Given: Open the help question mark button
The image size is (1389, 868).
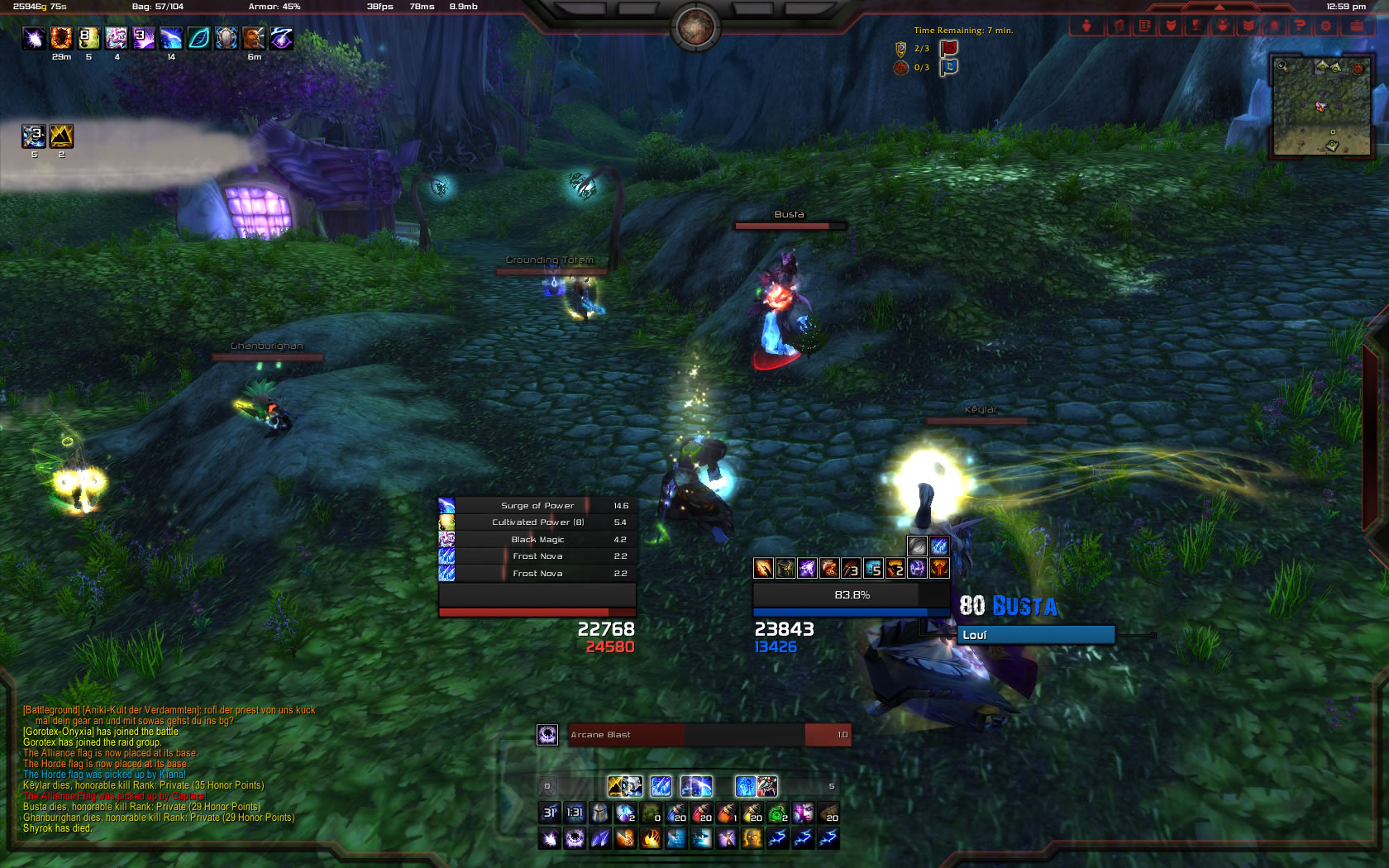Looking at the screenshot, I should pyautogui.click(x=1300, y=26).
